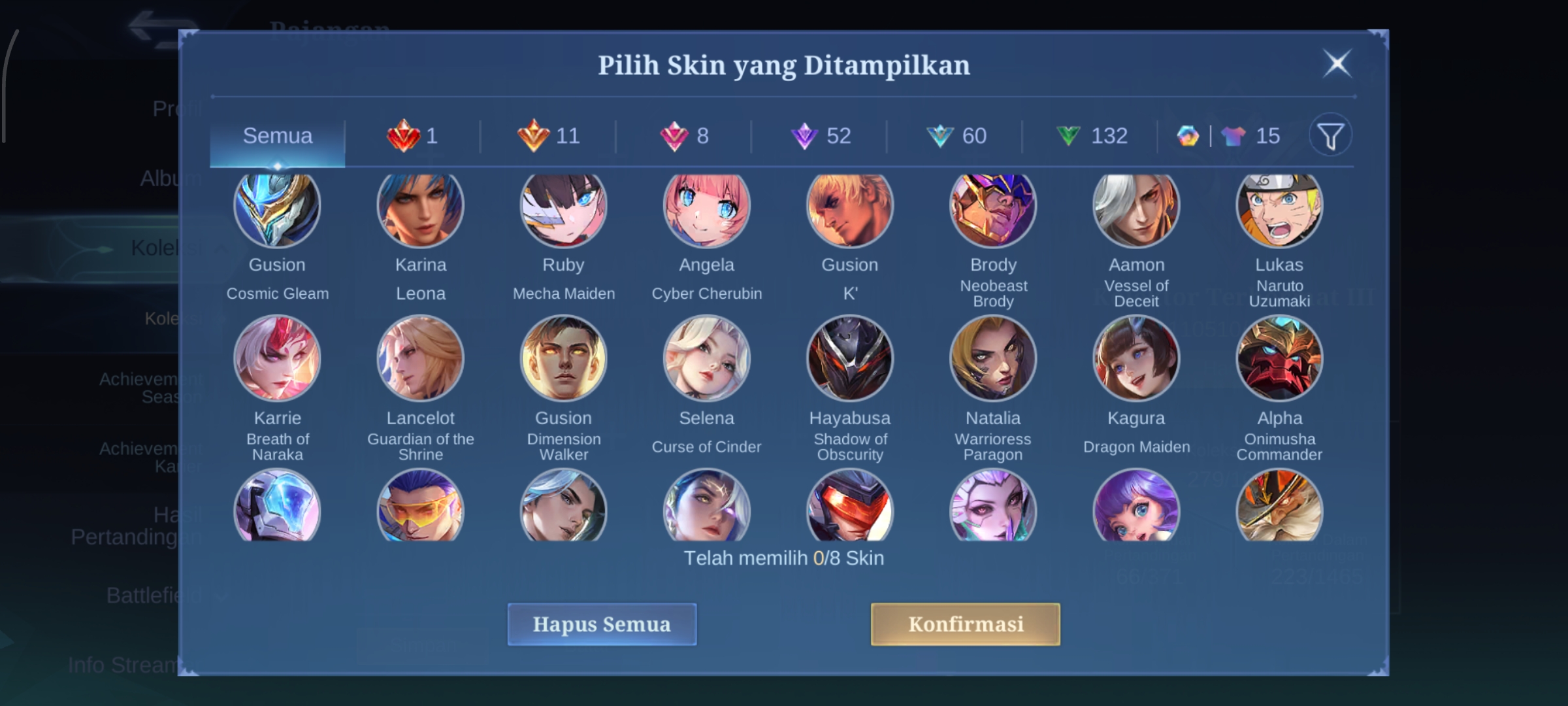Pick Ruby Mecha Maiden skin

click(x=563, y=208)
